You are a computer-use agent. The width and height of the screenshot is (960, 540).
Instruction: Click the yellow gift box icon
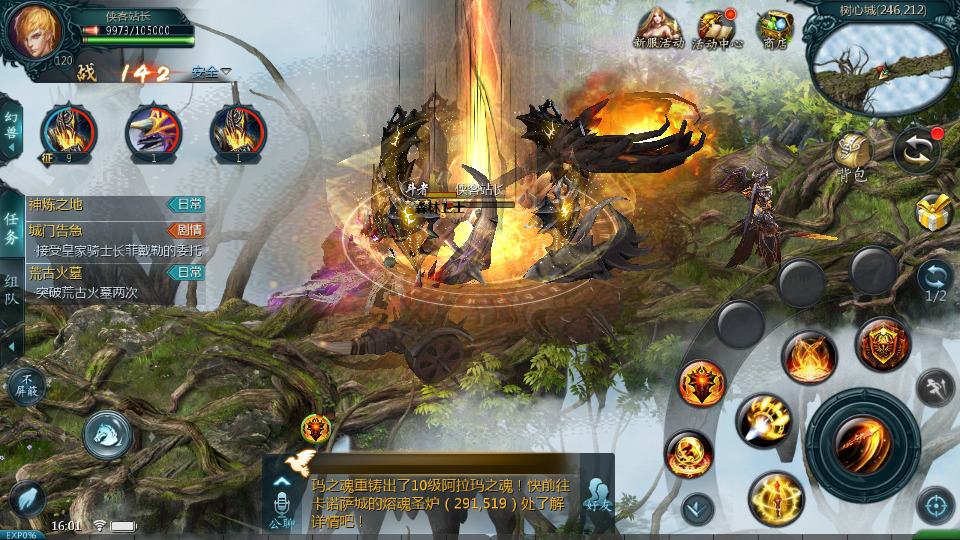932,212
